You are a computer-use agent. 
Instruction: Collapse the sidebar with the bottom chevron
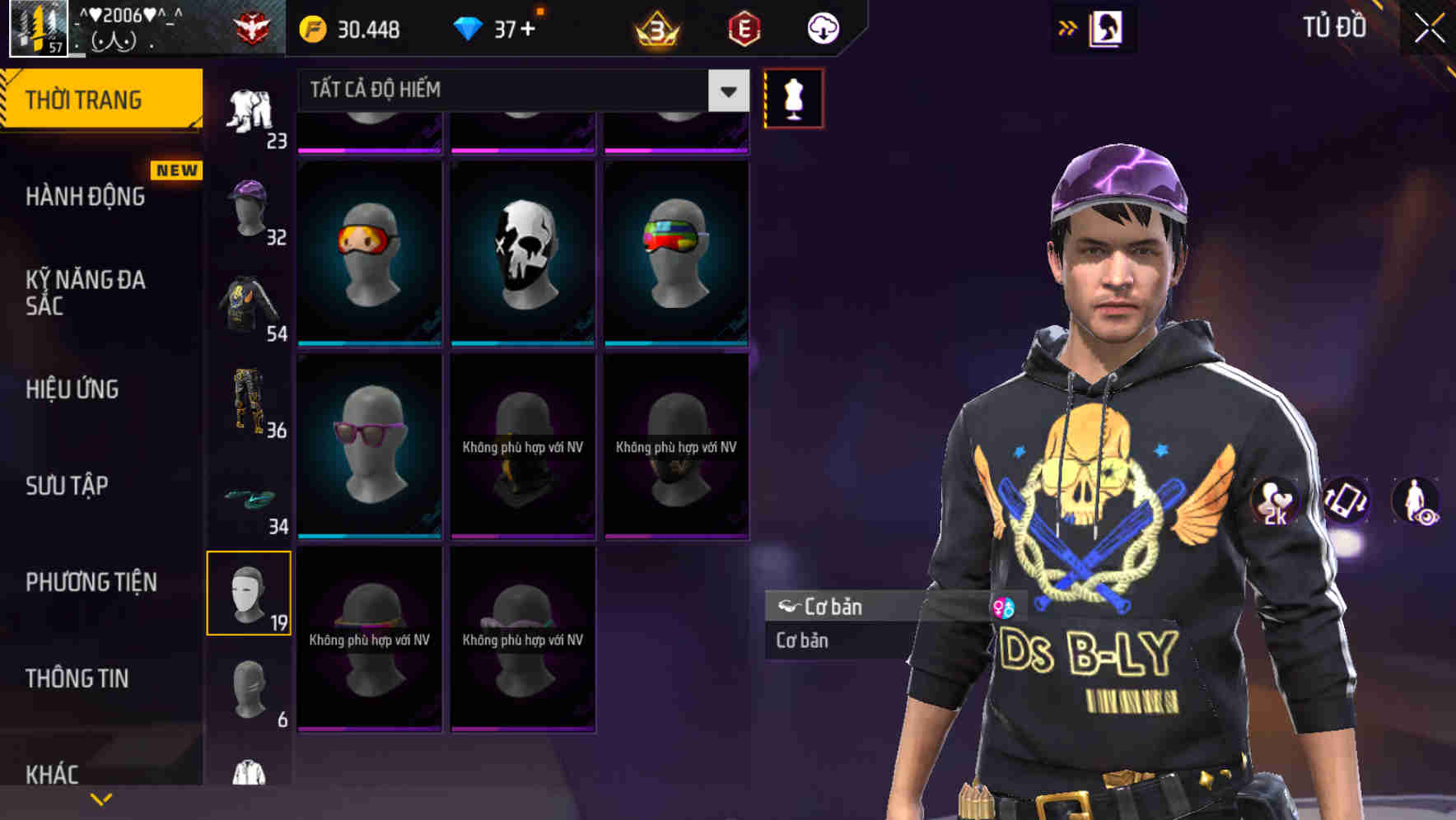tap(100, 798)
